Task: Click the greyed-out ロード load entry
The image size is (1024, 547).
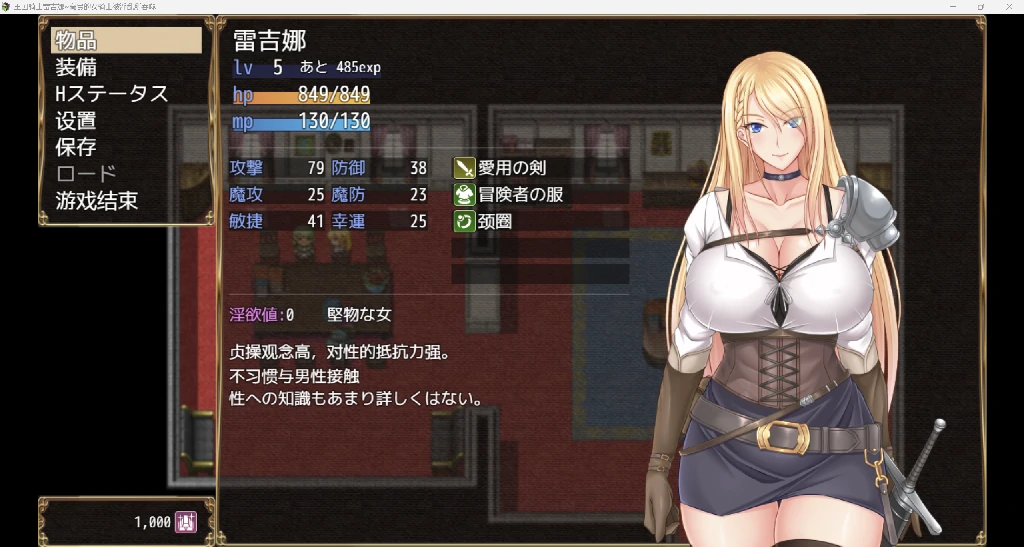Action: 126,174
